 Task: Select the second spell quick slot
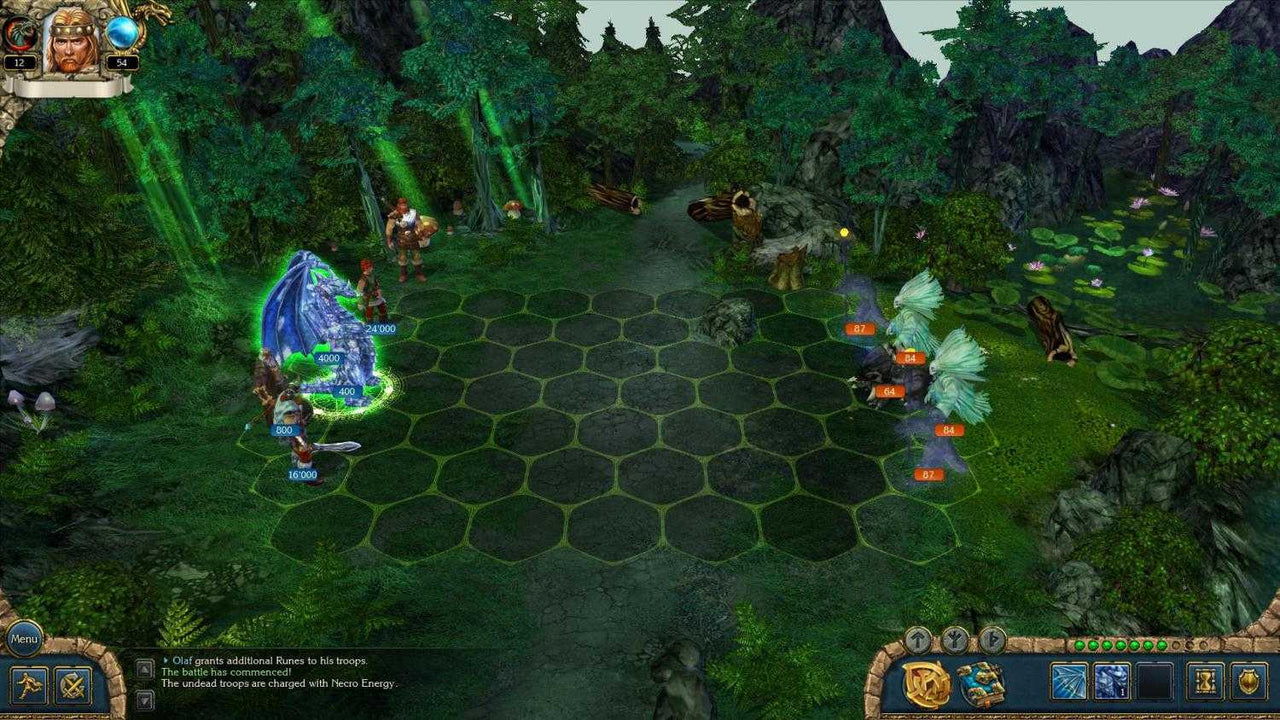[1110, 681]
